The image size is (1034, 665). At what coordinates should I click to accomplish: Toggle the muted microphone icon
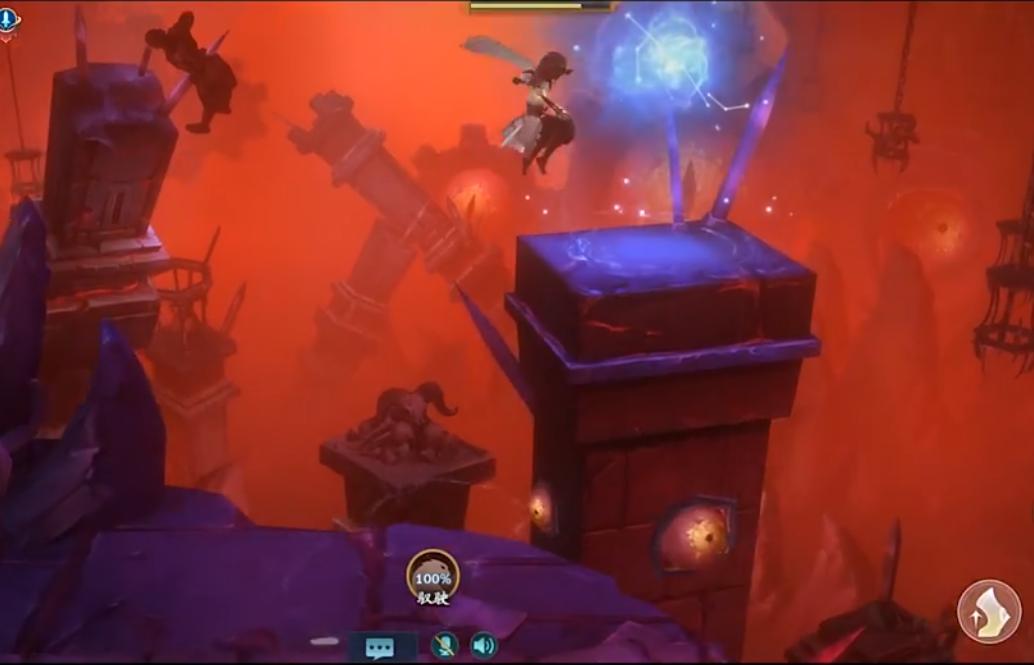[x=444, y=645]
